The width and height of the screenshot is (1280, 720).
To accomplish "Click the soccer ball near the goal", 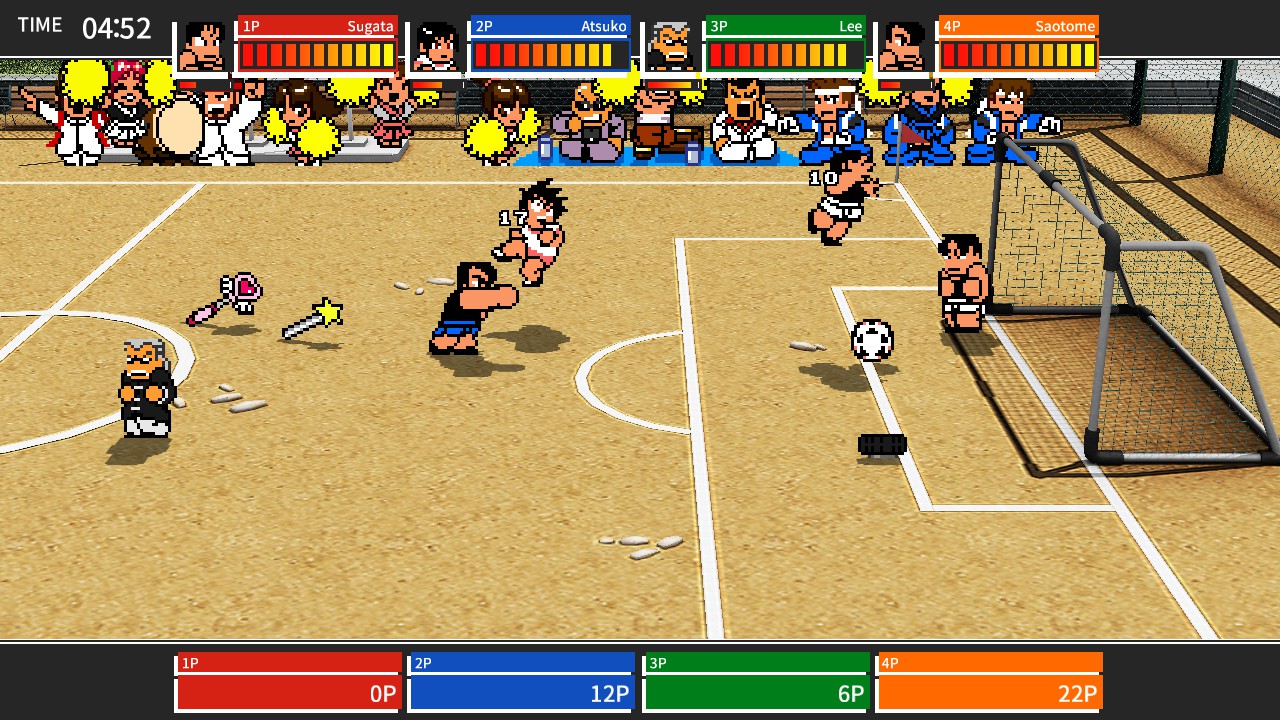I will (874, 341).
